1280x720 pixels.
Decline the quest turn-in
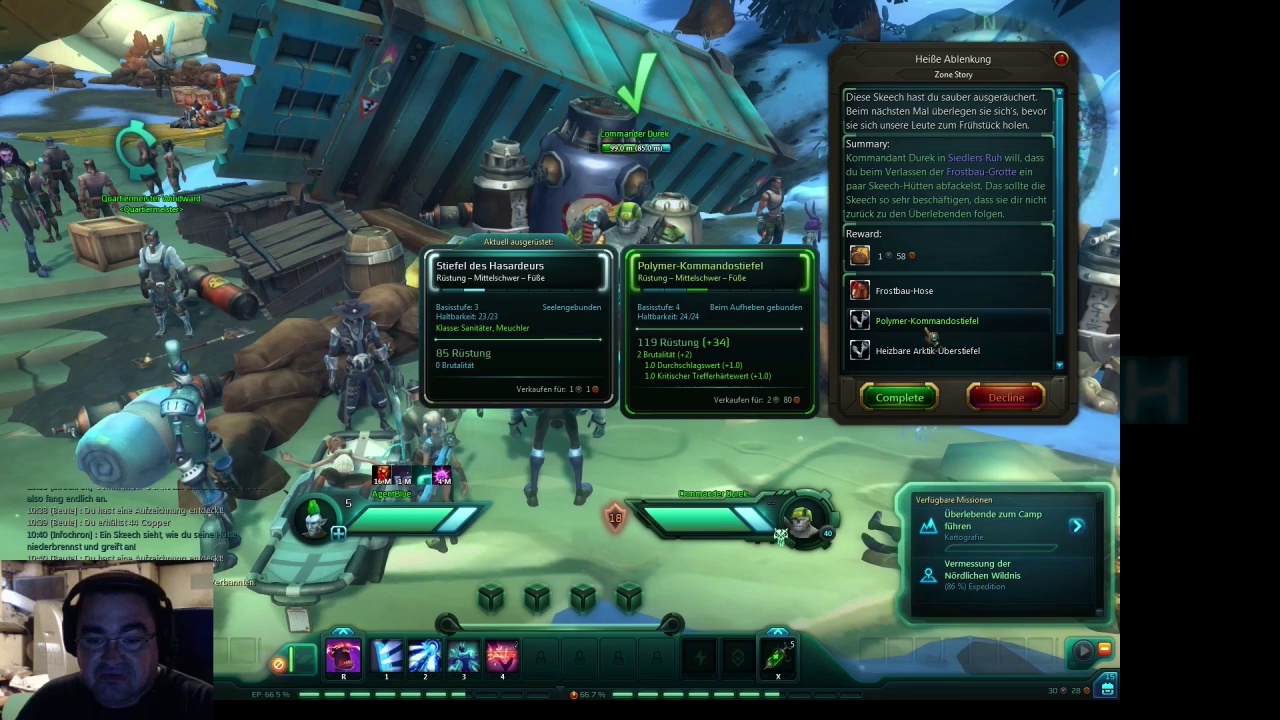tap(1006, 398)
